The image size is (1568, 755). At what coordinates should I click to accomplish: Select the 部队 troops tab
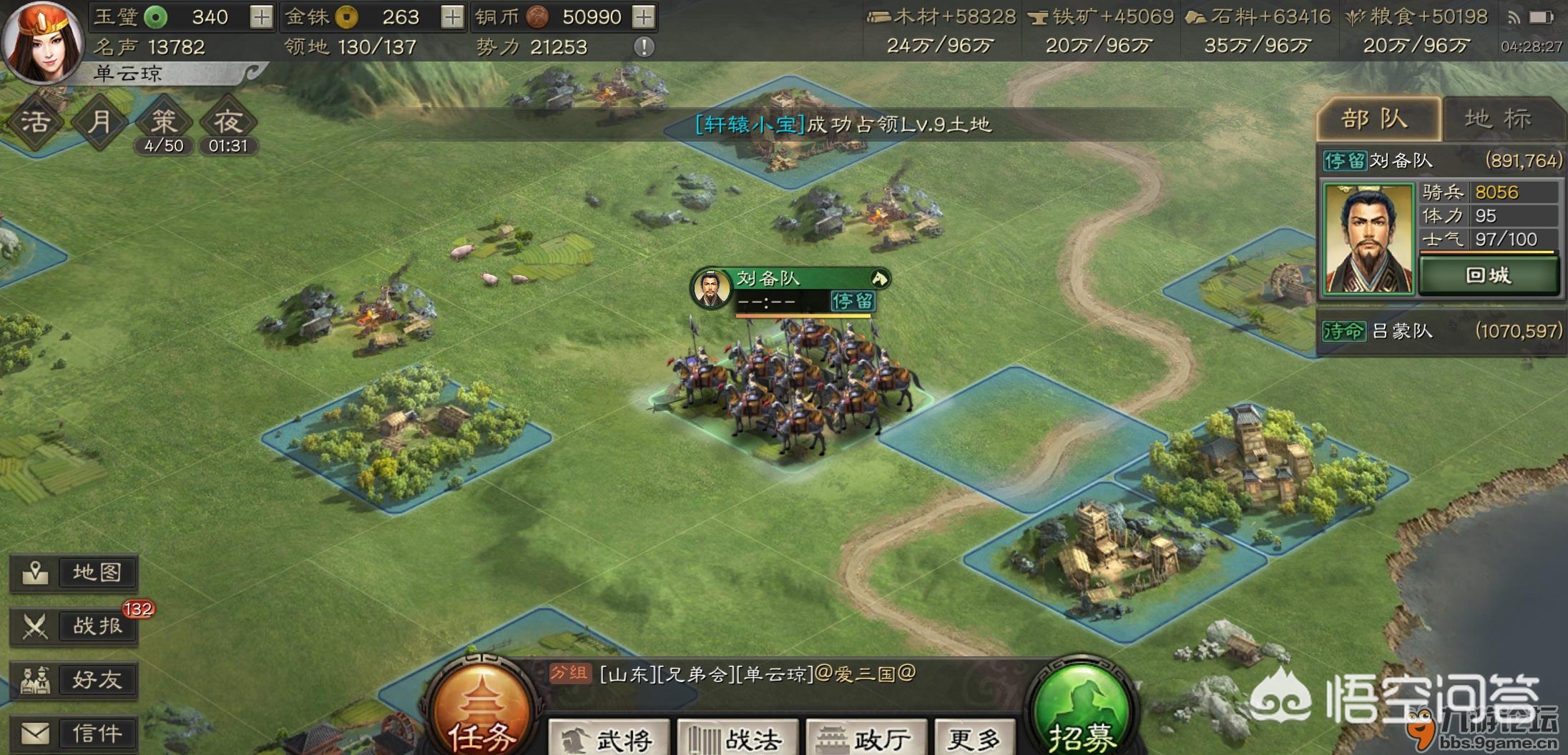[x=1377, y=119]
